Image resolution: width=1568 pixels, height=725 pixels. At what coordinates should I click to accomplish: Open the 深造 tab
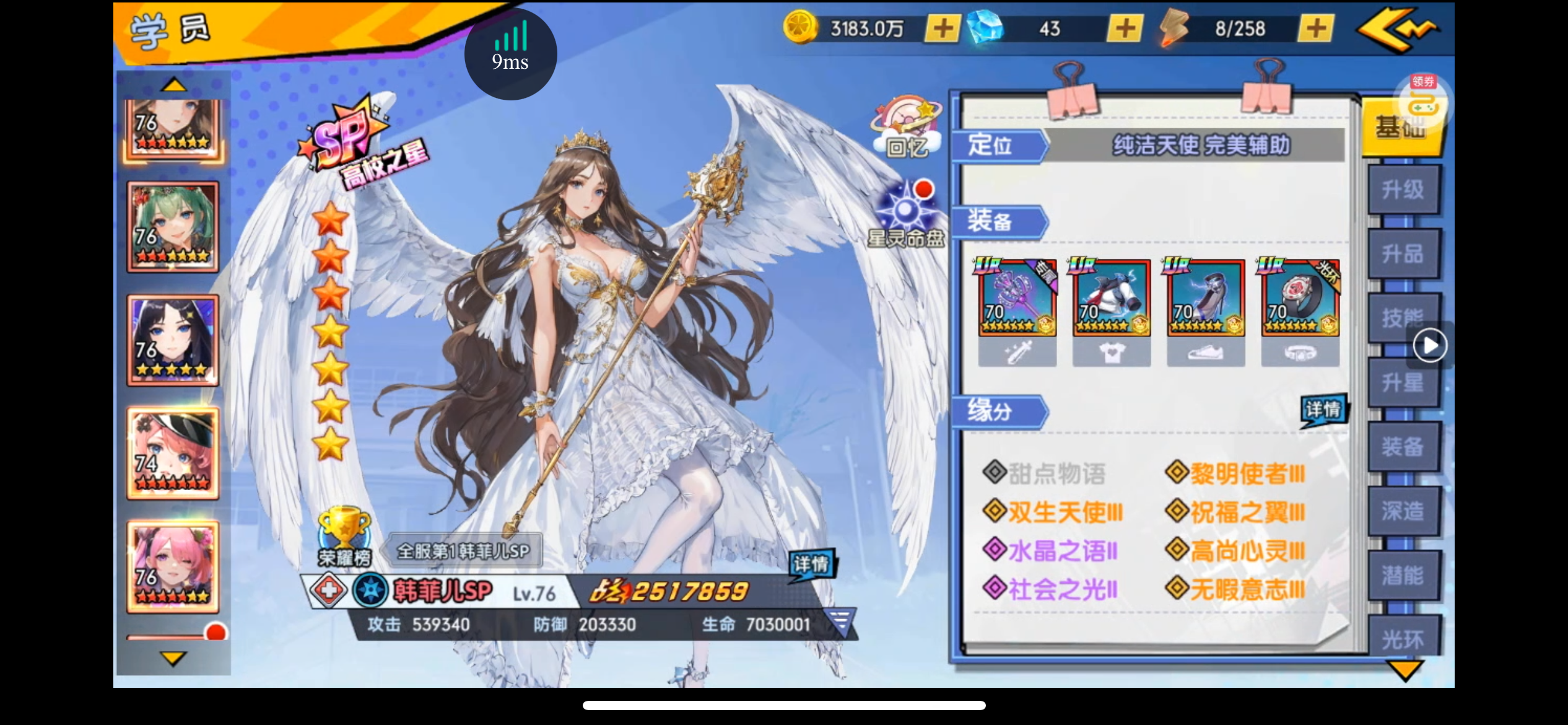pos(1403,511)
